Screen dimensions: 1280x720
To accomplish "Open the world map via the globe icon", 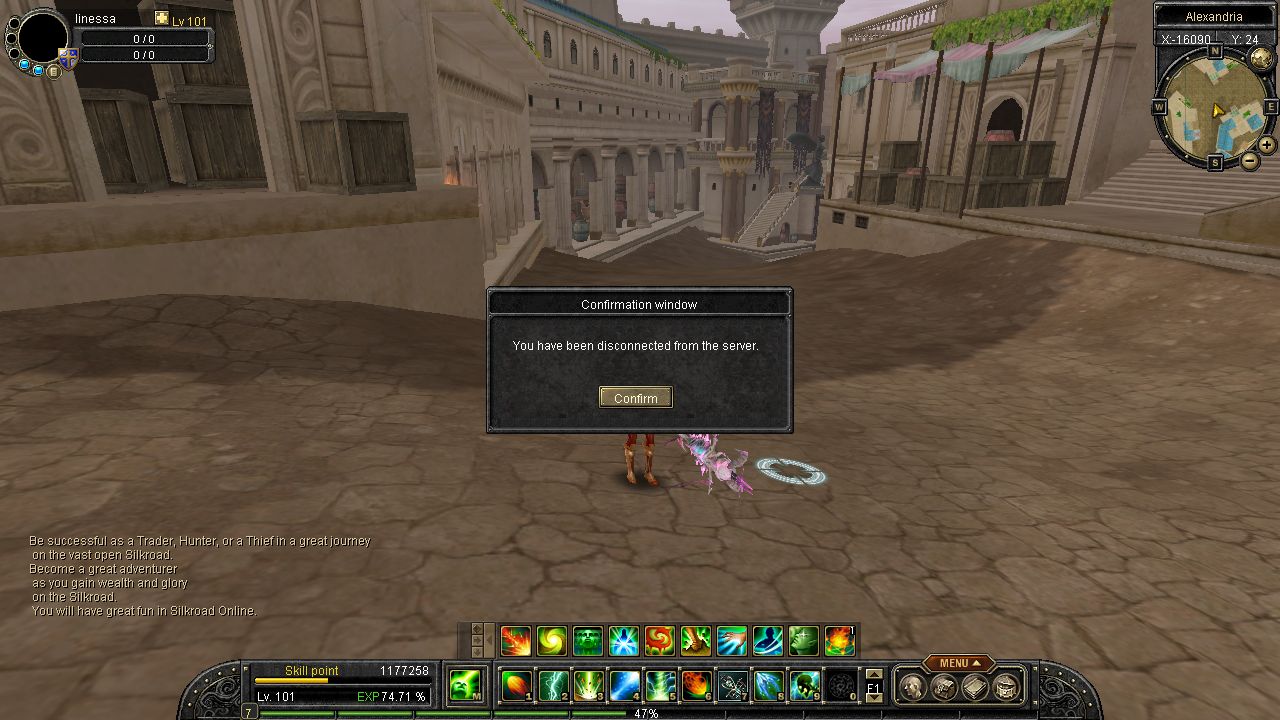I will 1260,59.
